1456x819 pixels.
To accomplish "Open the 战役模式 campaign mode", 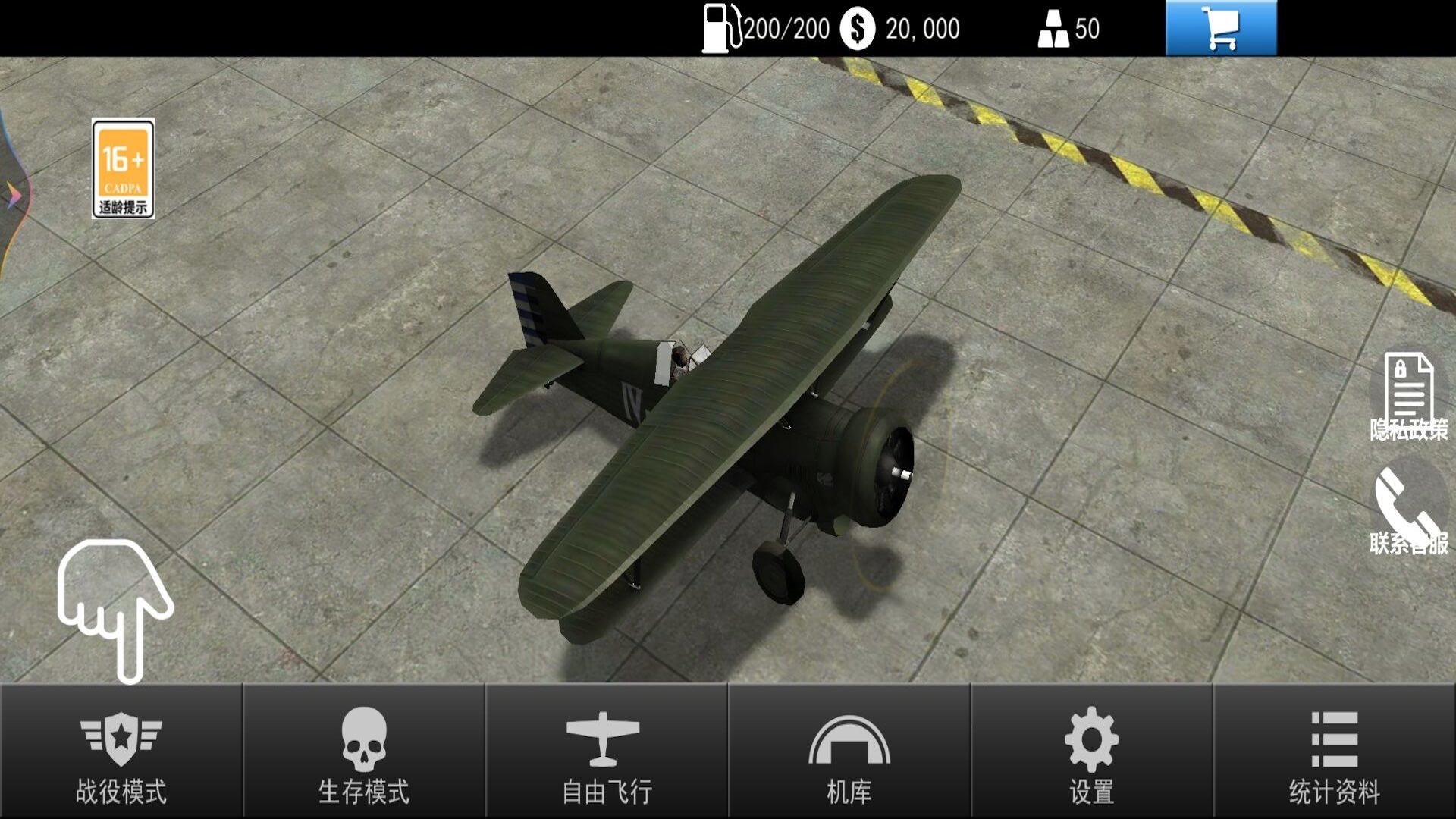I will click(121, 752).
